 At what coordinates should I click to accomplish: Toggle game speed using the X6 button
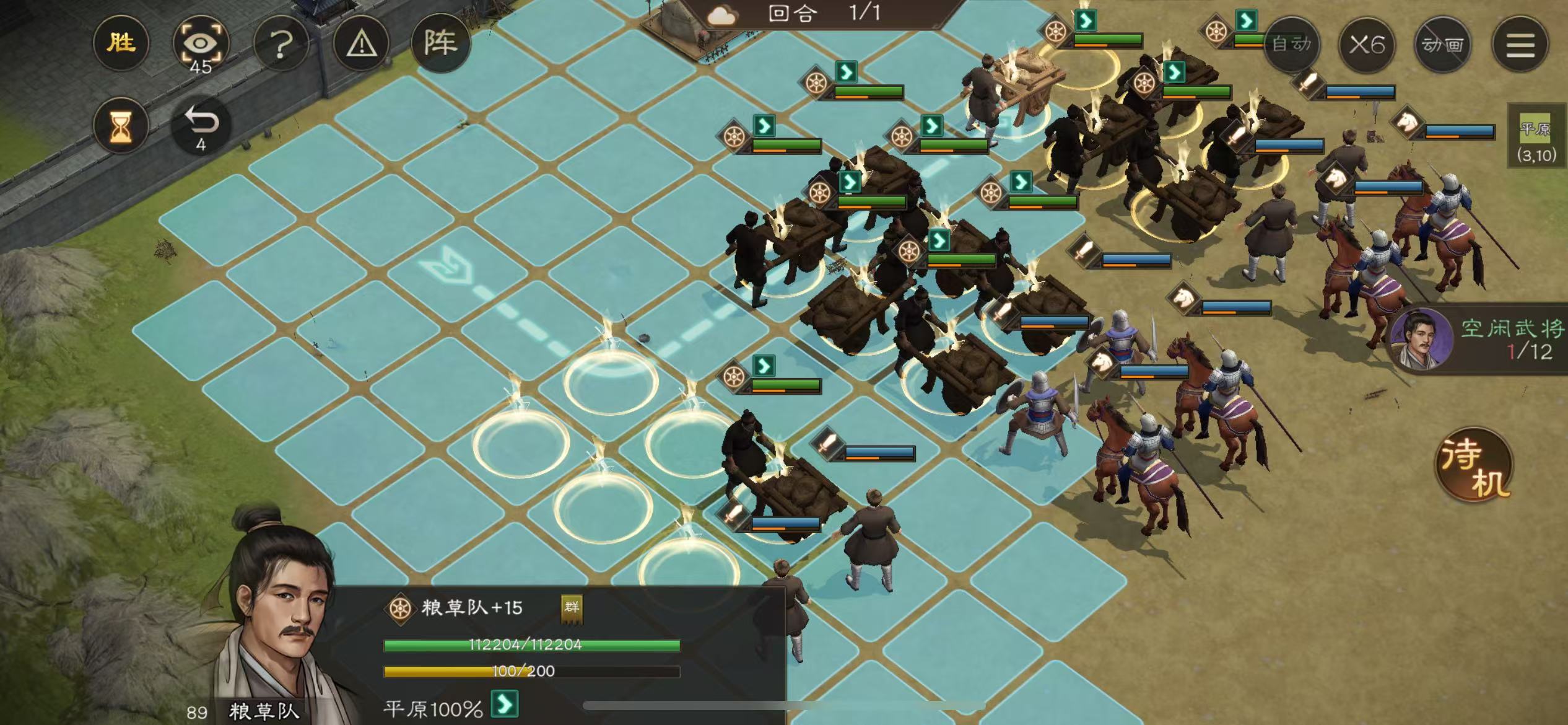(1367, 44)
